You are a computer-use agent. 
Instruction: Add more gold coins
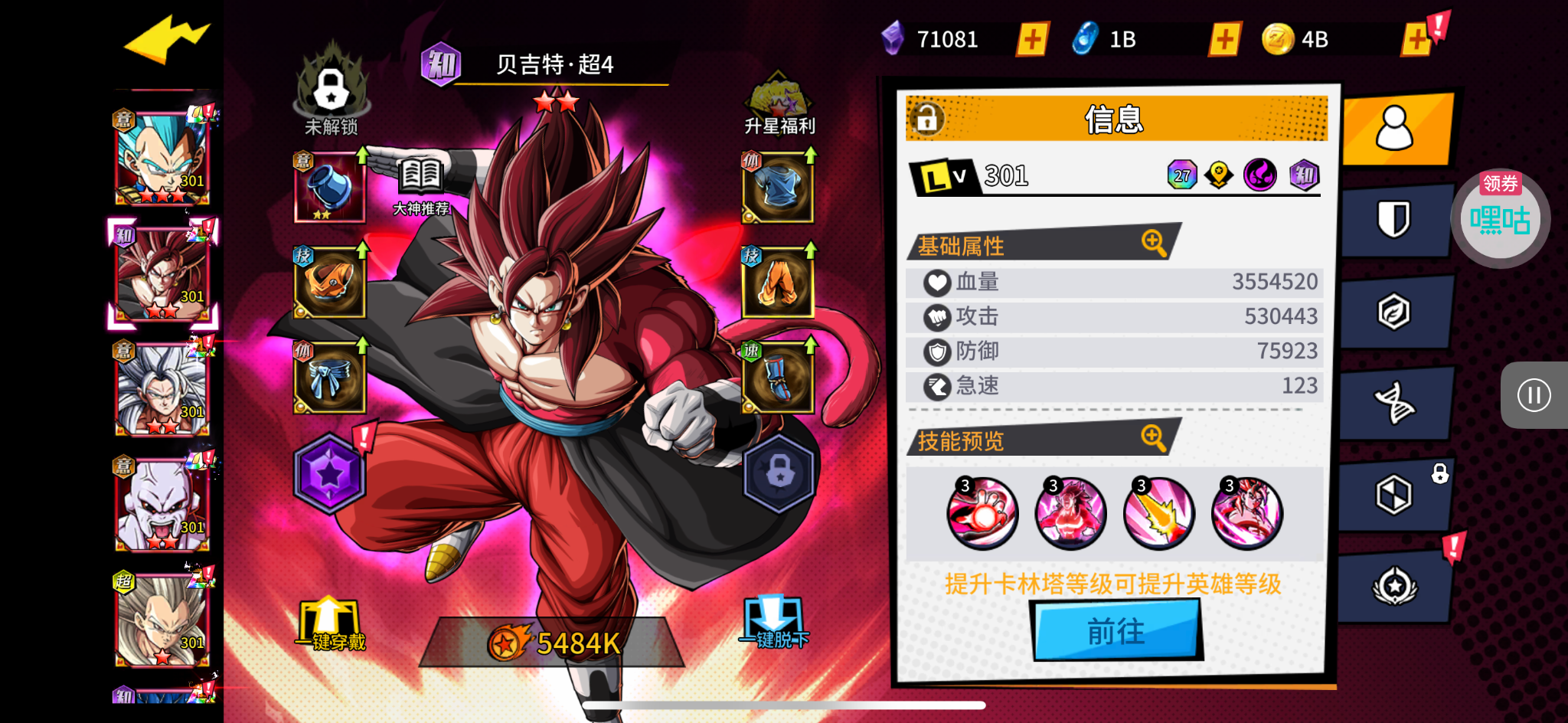1416,39
